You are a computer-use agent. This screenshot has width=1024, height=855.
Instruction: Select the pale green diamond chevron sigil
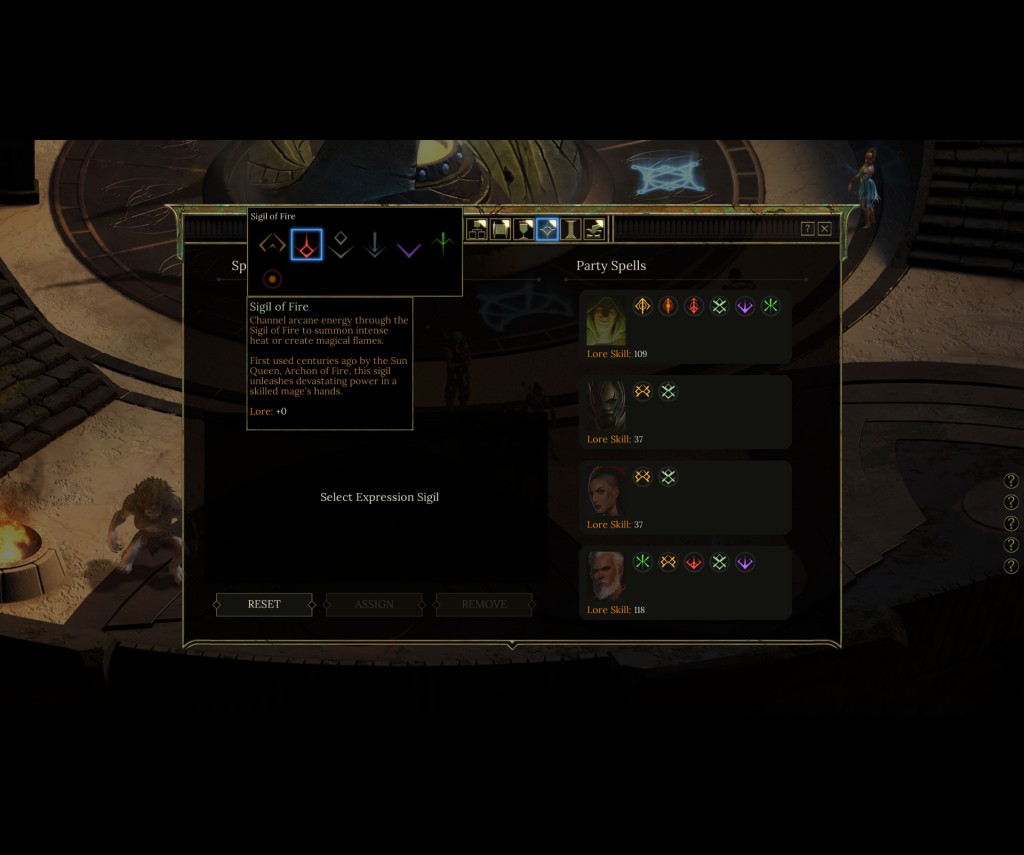(341, 244)
